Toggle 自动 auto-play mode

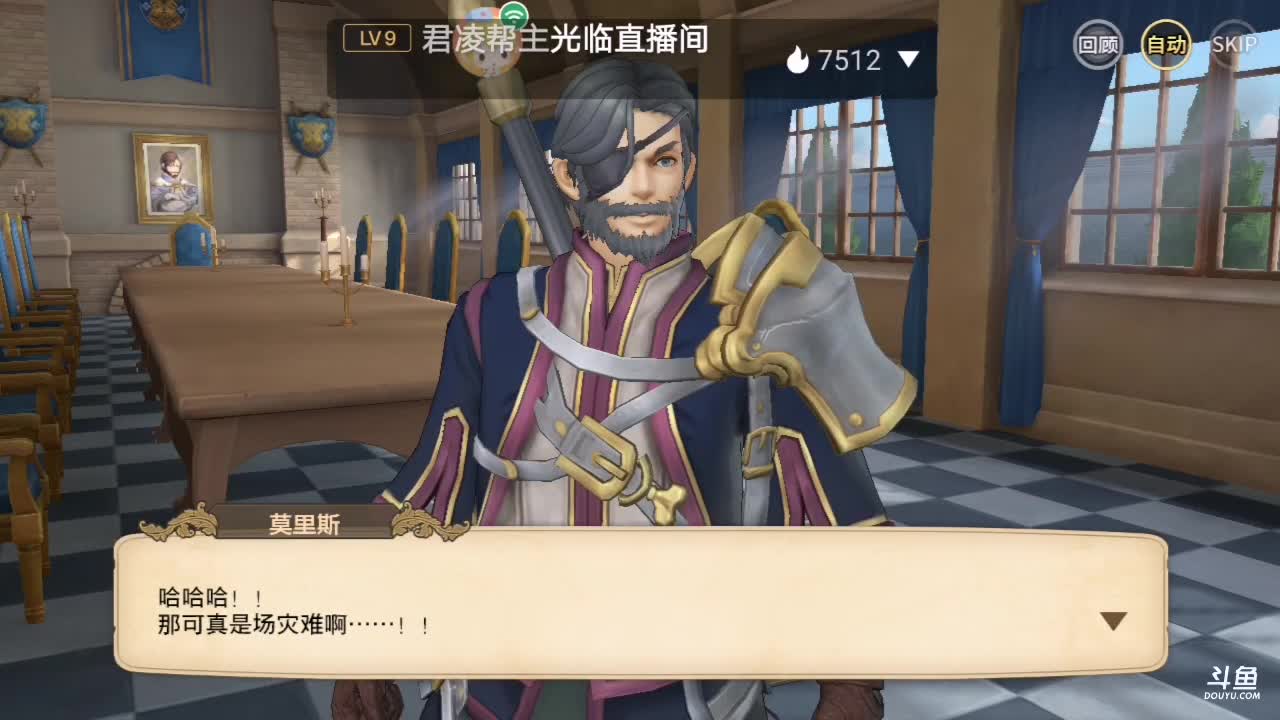(1166, 45)
